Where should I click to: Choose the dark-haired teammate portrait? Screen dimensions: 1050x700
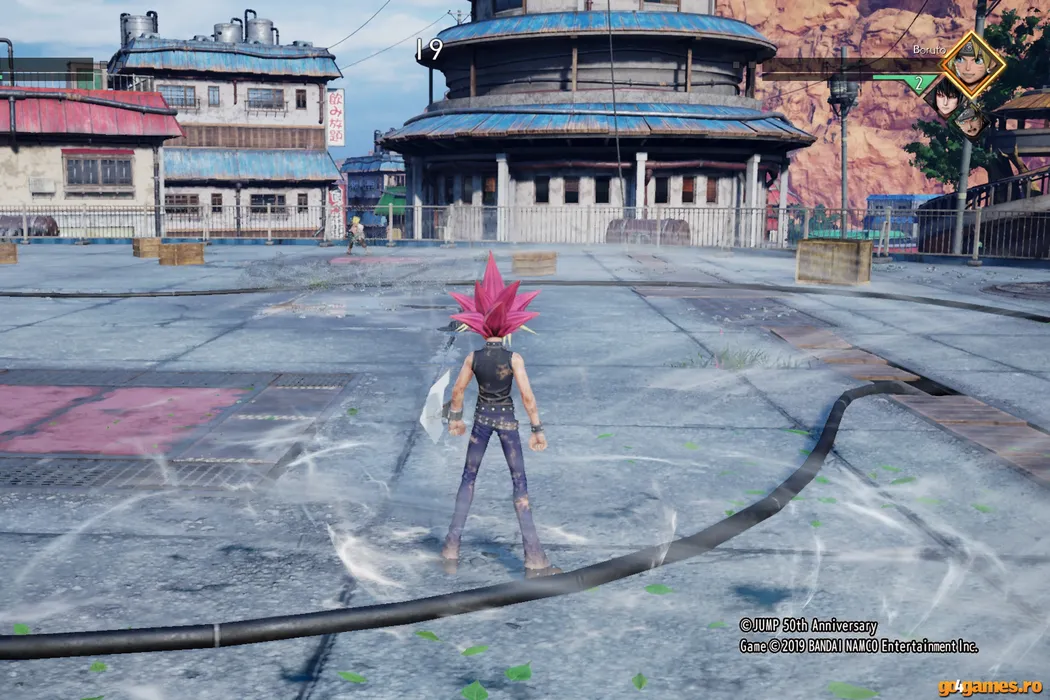coord(942,97)
